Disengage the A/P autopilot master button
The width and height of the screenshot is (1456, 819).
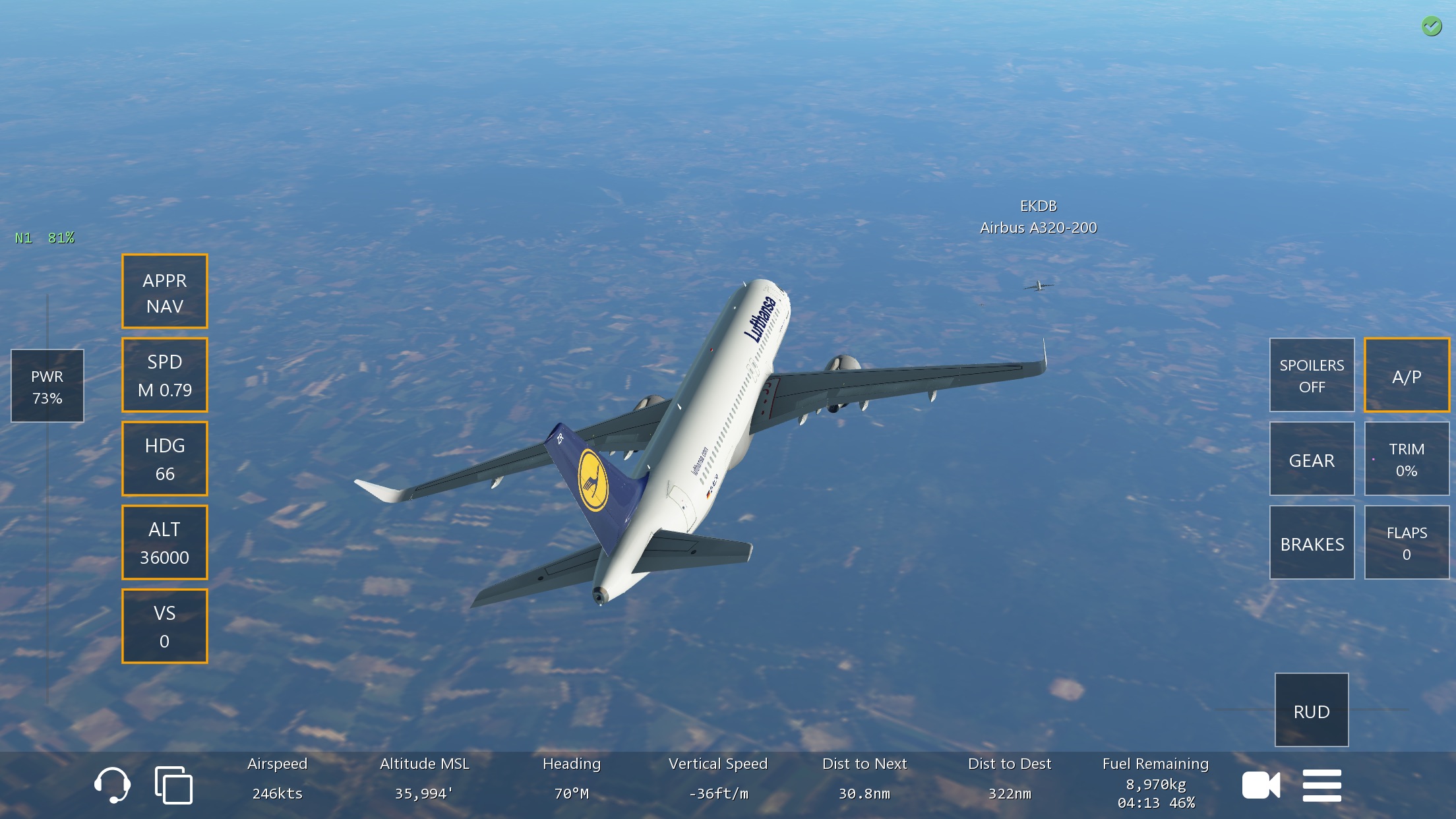coord(1406,375)
